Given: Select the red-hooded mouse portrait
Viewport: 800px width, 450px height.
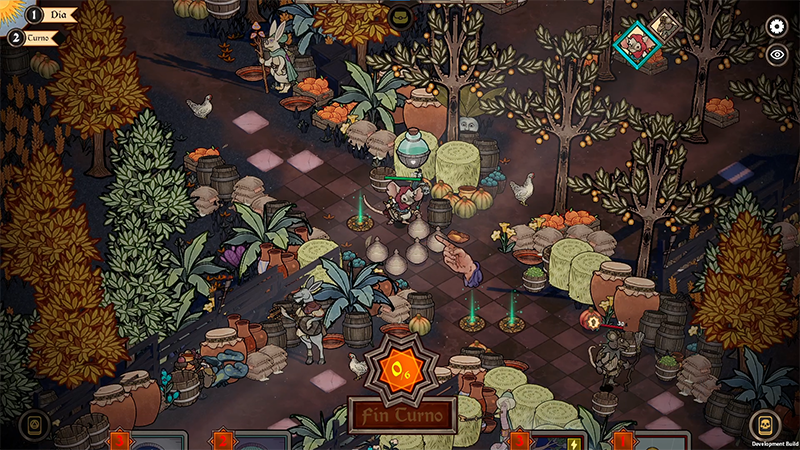Looking at the screenshot, I should [x=635, y=43].
